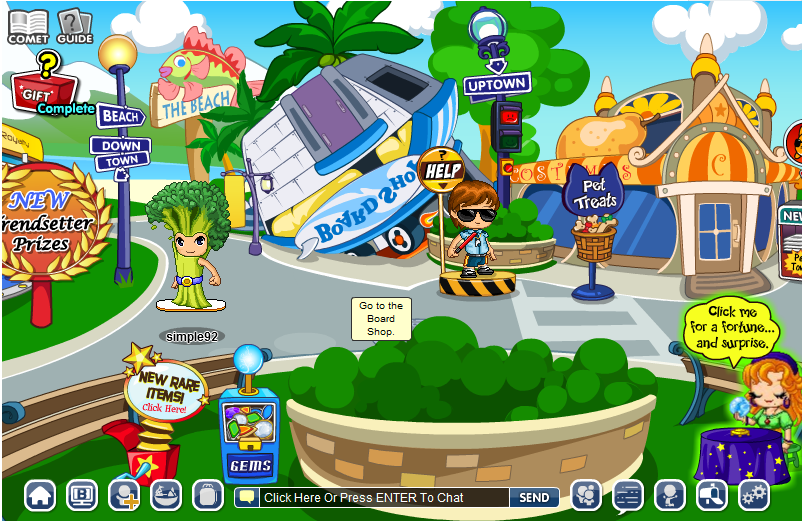Click the red Gift box icon
This screenshot has height=523, width=805.
(40, 93)
